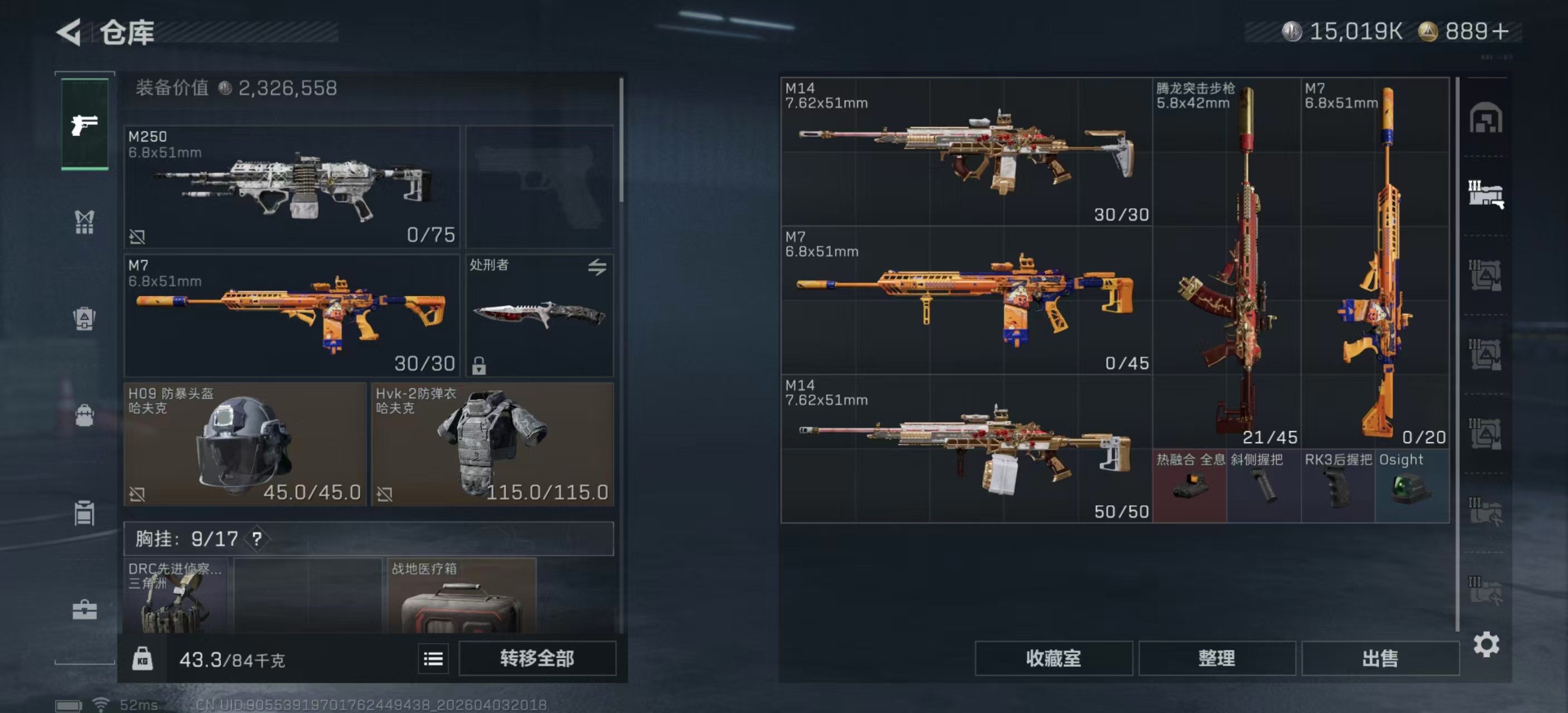The height and width of the screenshot is (713, 1568).
Task: Choose the Hvk-2防弹衣 armor slot
Action: tap(492, 444)
